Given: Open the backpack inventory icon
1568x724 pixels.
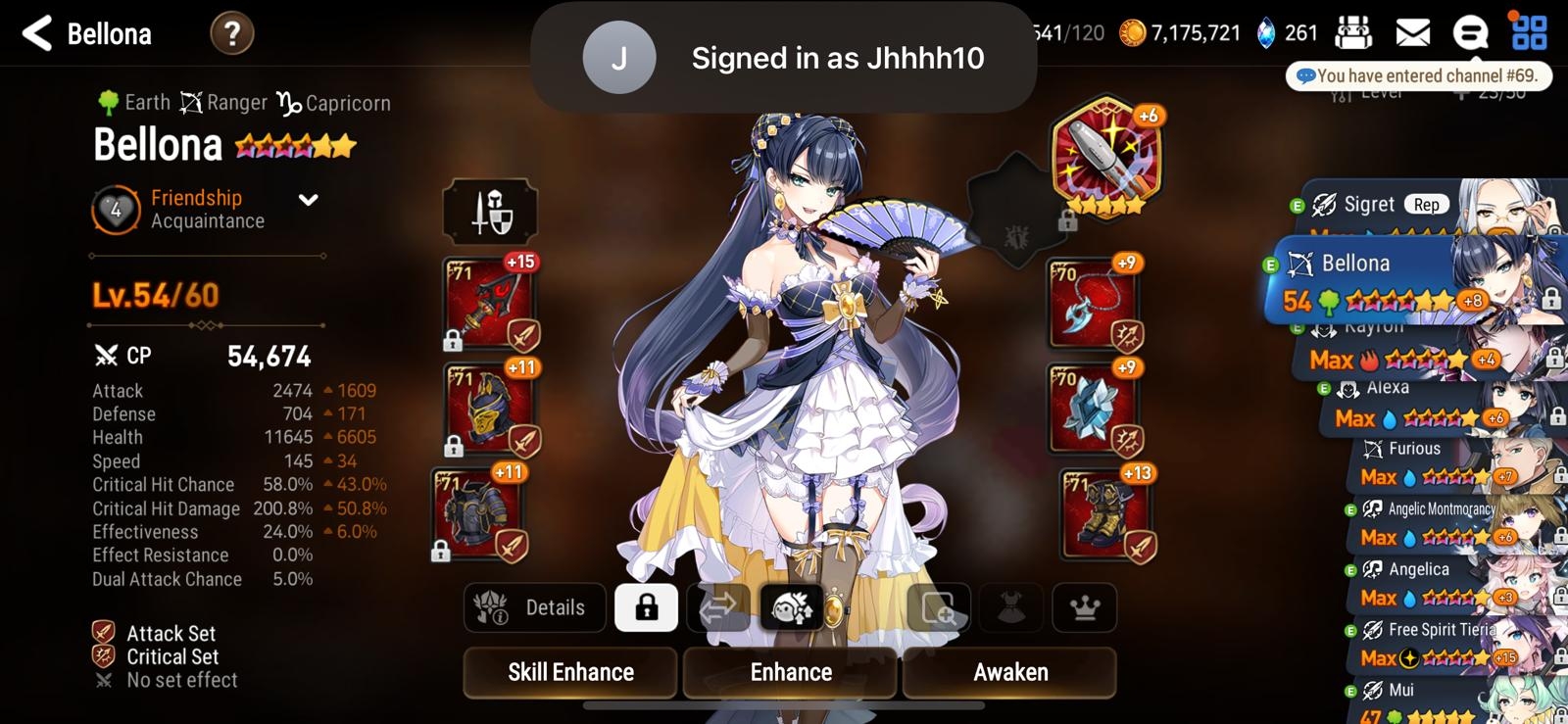Looking at the screenshot, I should pos(1355,32).
